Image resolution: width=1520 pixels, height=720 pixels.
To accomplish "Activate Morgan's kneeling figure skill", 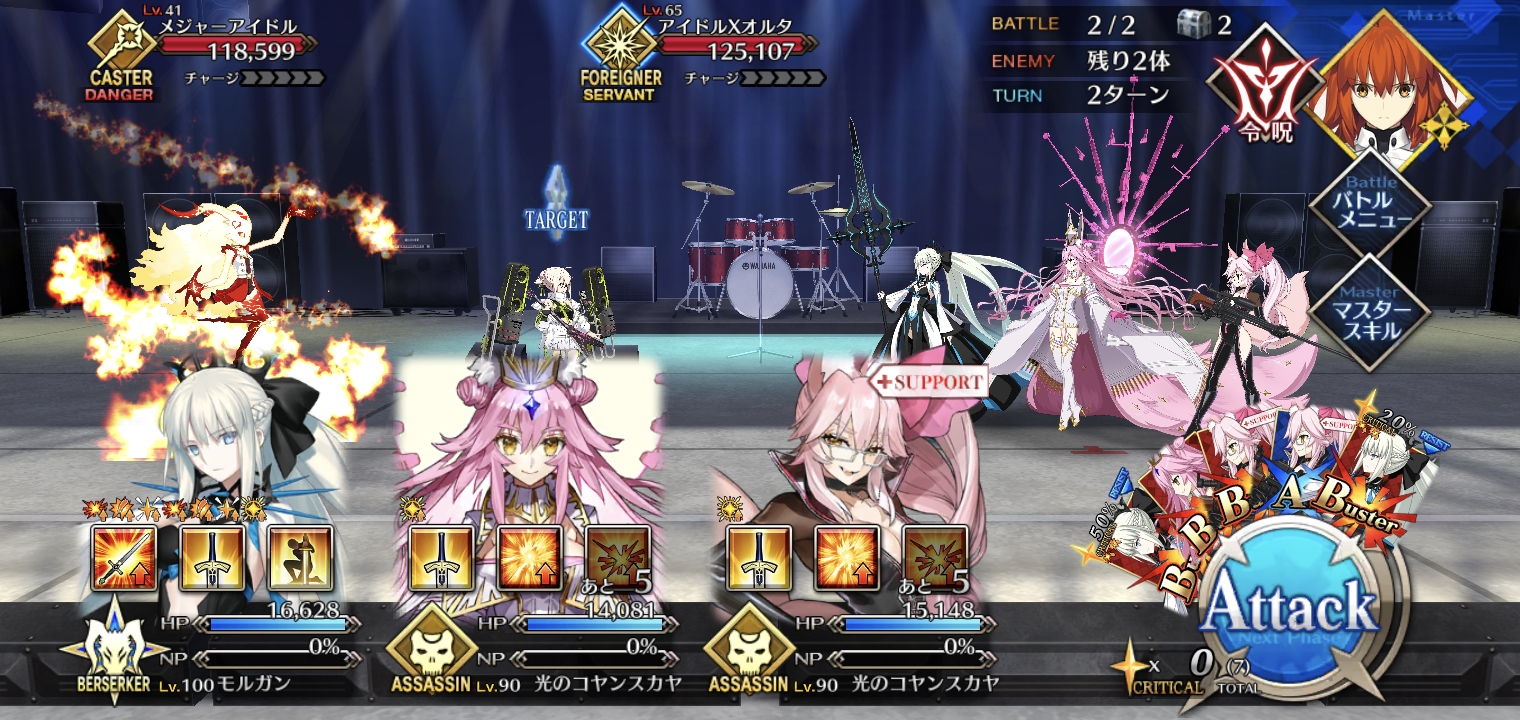I will pyautogui.click(x=300, y=559).
